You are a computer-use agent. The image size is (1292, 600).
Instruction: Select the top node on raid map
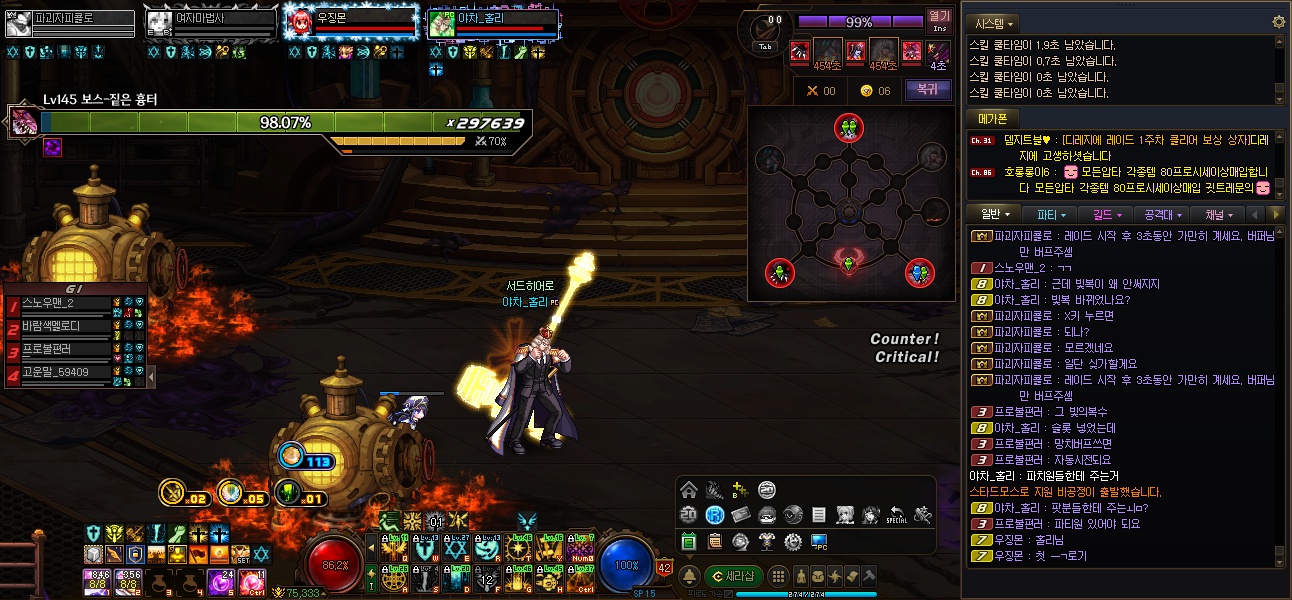(x=848, y=127)
